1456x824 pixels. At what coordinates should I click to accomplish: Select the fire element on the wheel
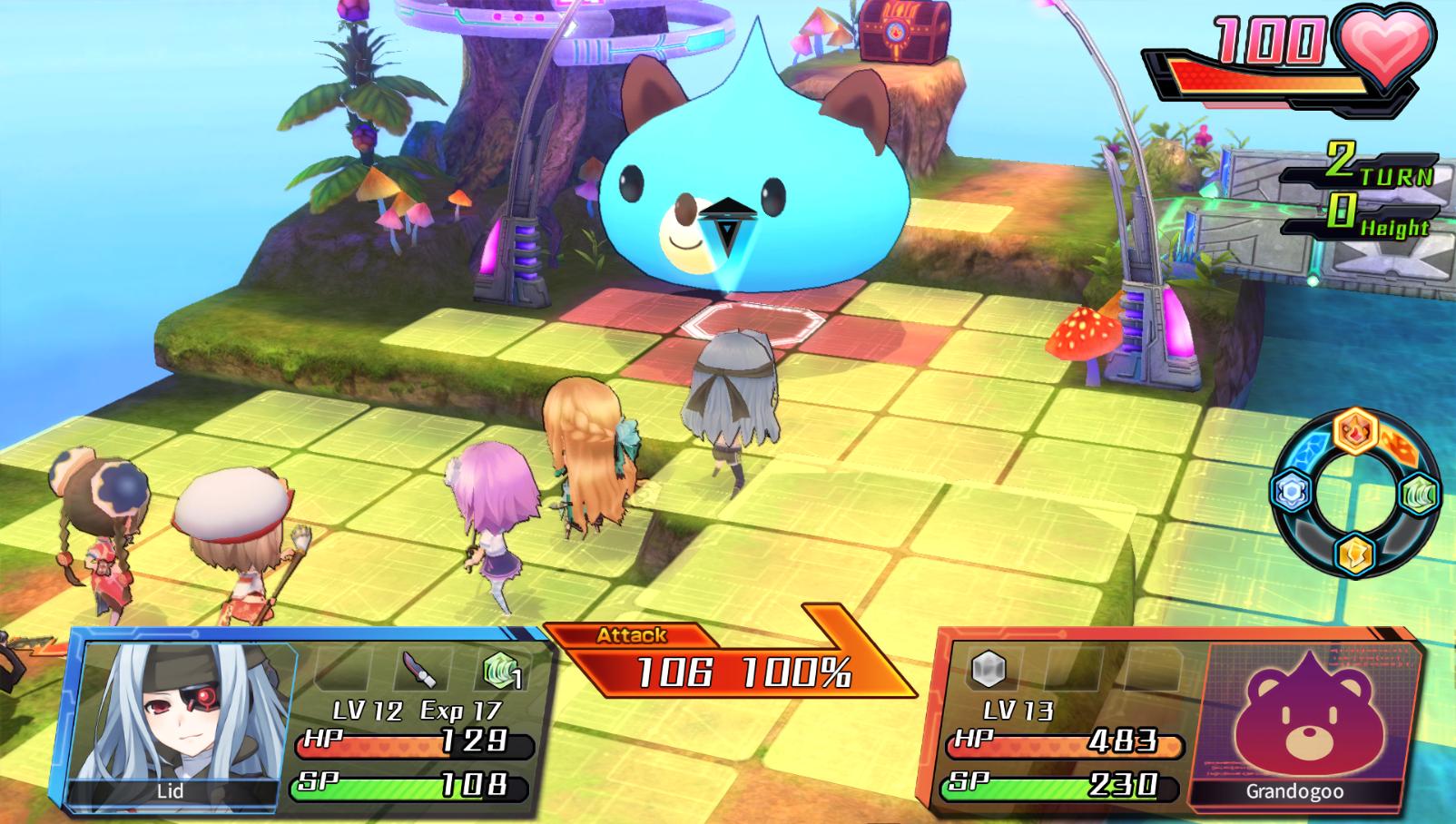1355,431
